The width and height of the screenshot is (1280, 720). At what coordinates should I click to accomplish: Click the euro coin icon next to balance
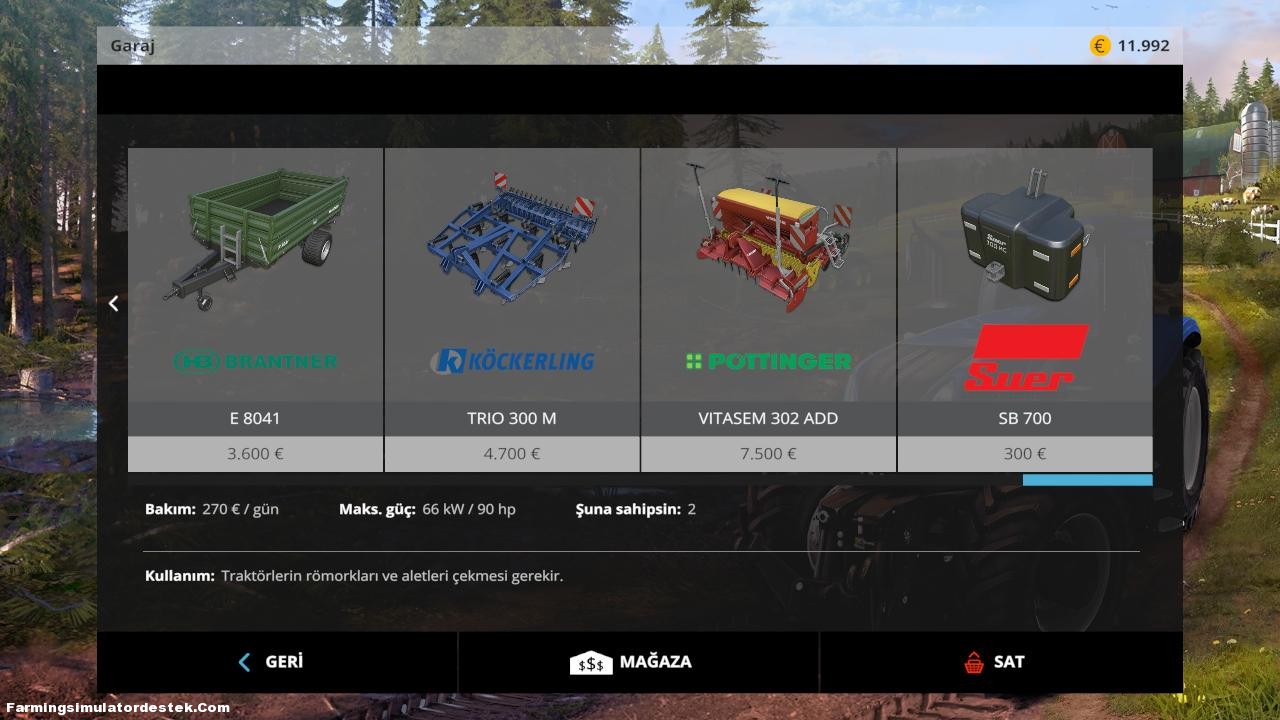pos(1098,44)
